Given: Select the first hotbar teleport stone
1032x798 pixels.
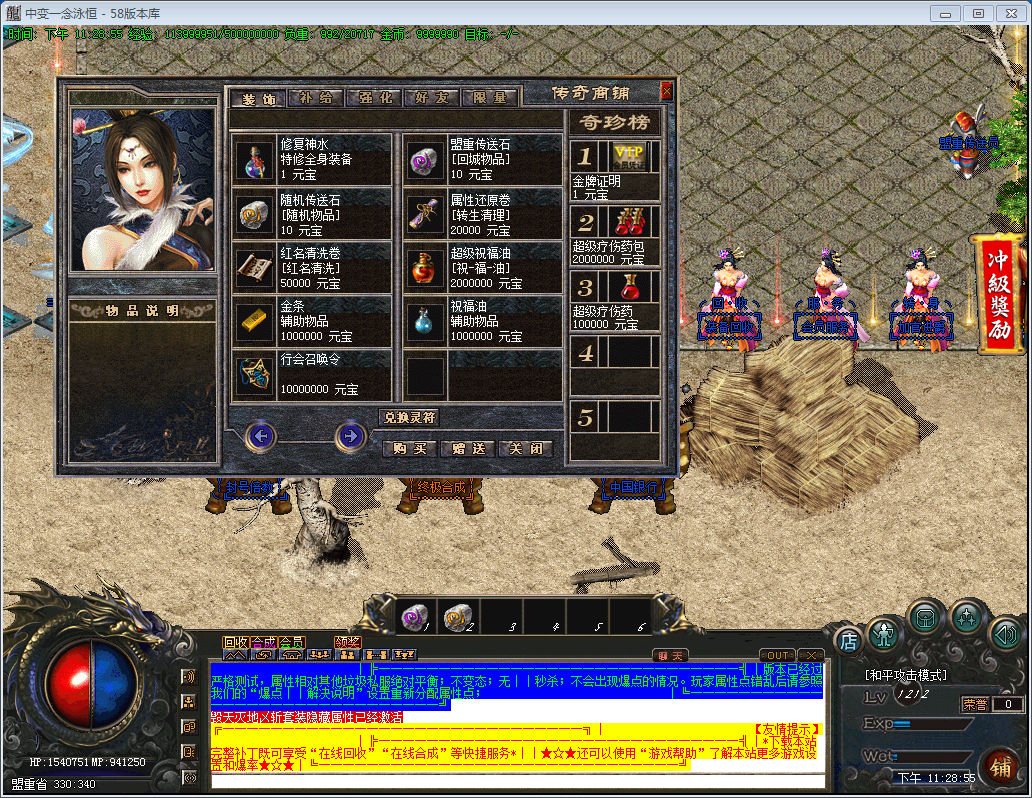Looking at the screenshot, I should [x=413, y=618].
